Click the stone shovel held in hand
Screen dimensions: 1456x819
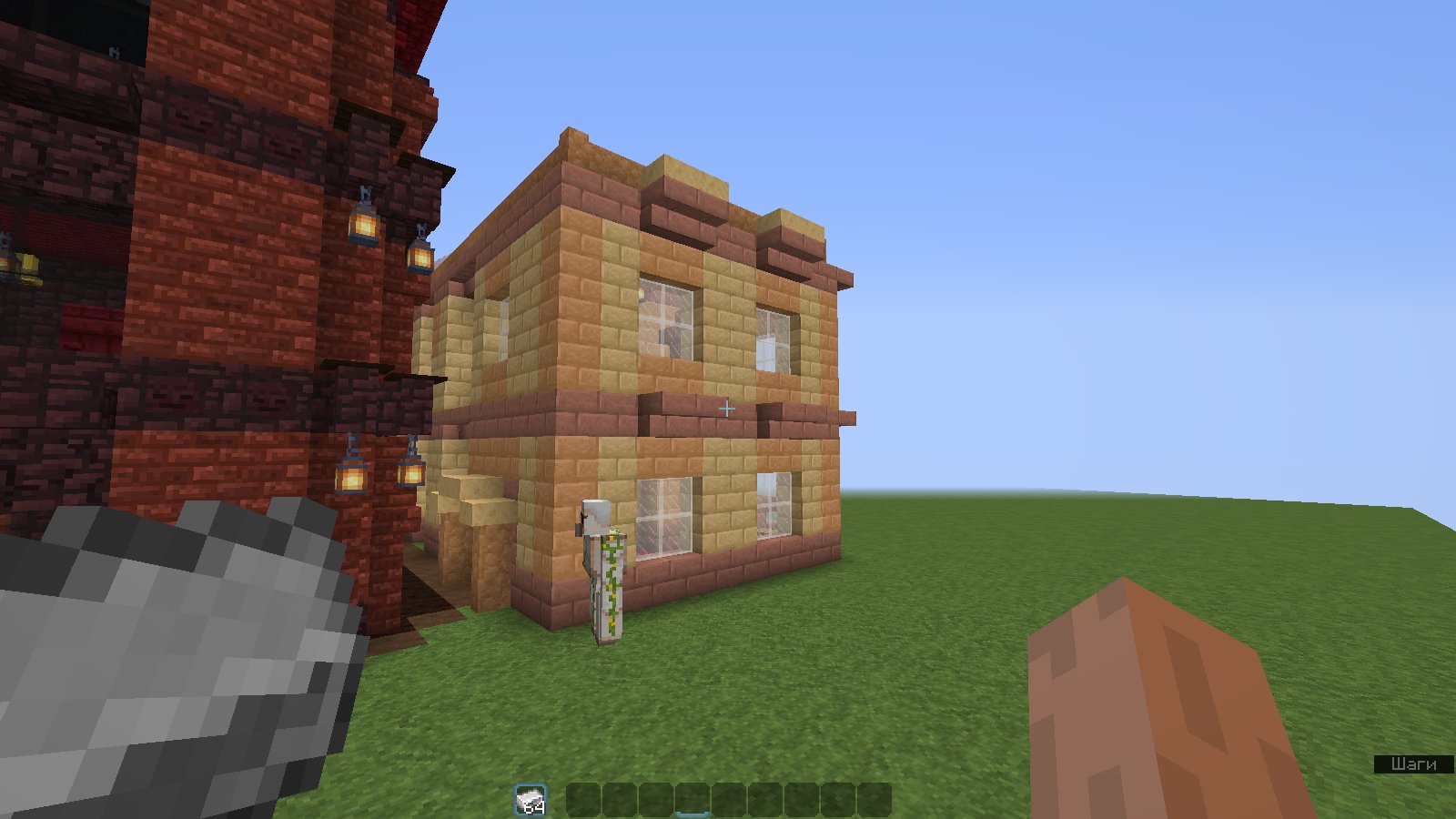tap(164, 655)
